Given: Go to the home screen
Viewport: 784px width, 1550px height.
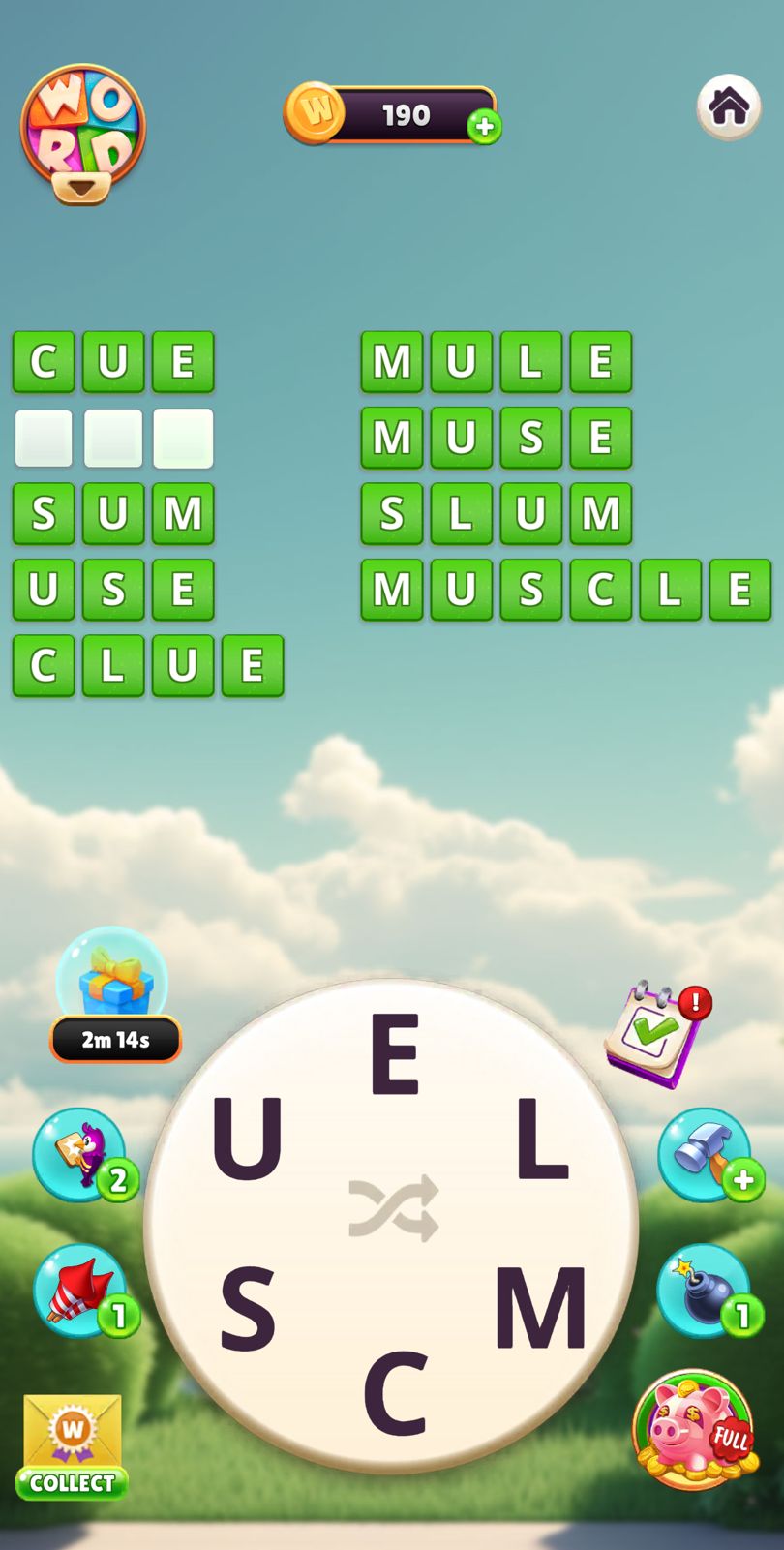Looking at the screenshot, I should (728, 106).
